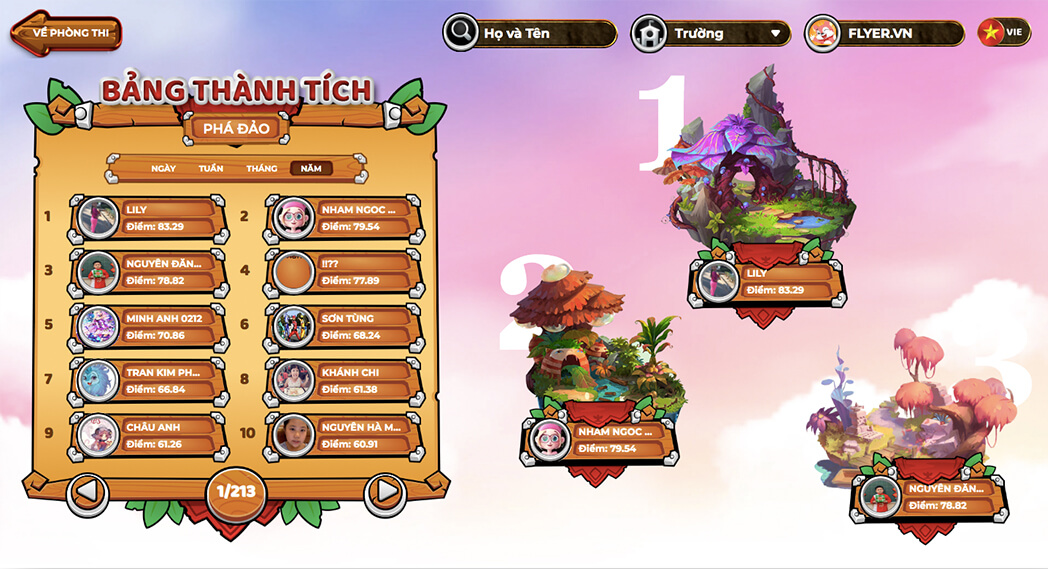Select the Năm tab

coord(311,168)
